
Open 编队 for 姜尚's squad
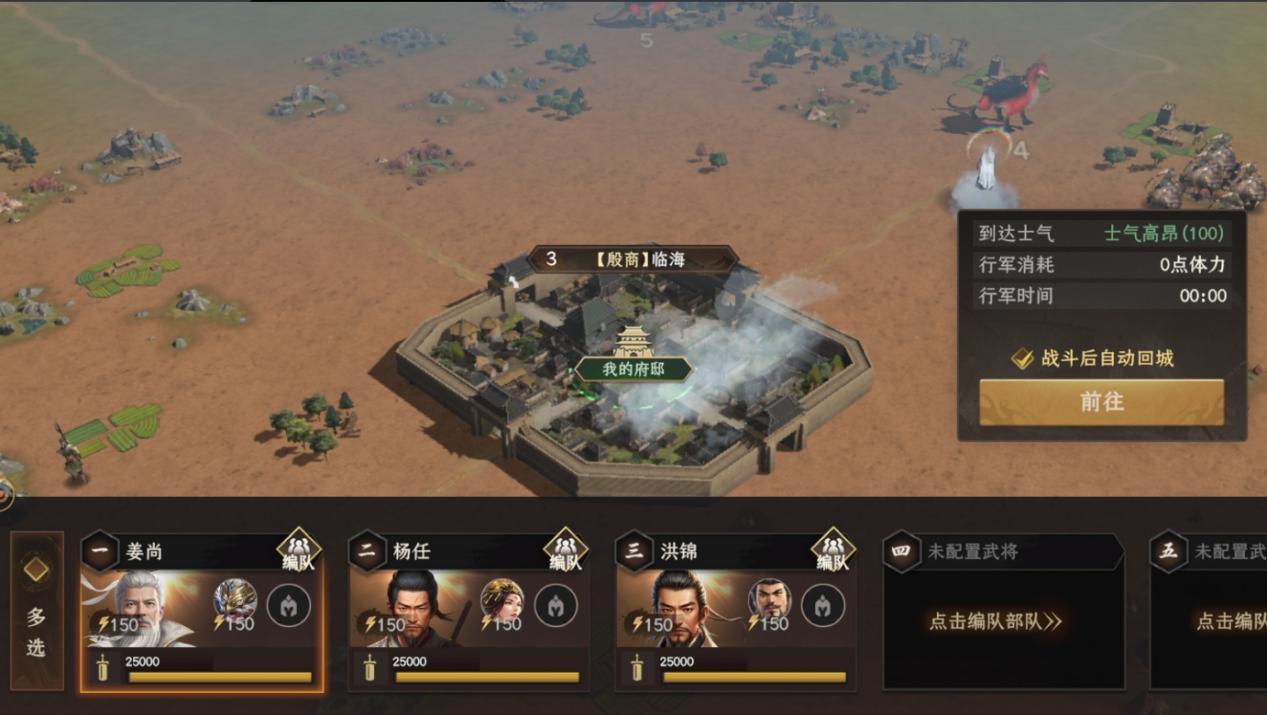coord(298,550)
